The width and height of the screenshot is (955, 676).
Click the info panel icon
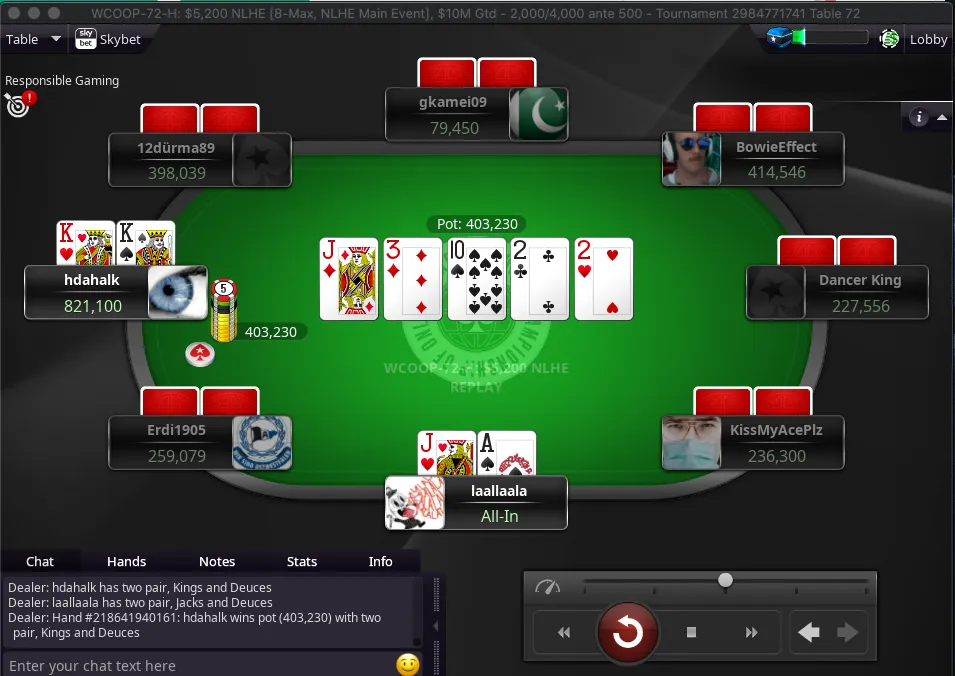click(x=919, y=118)
